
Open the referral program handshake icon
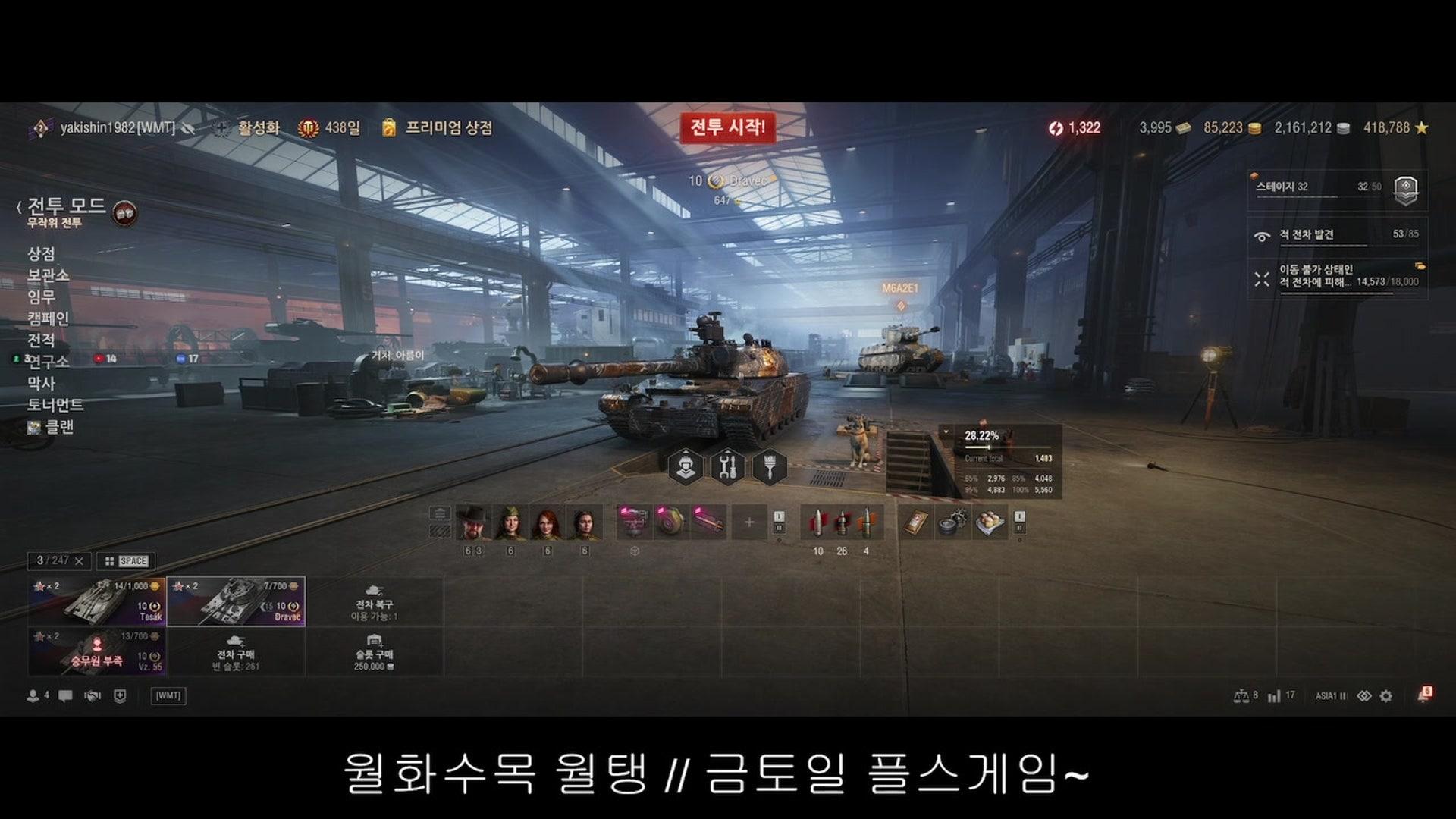(x=93, y=695)
